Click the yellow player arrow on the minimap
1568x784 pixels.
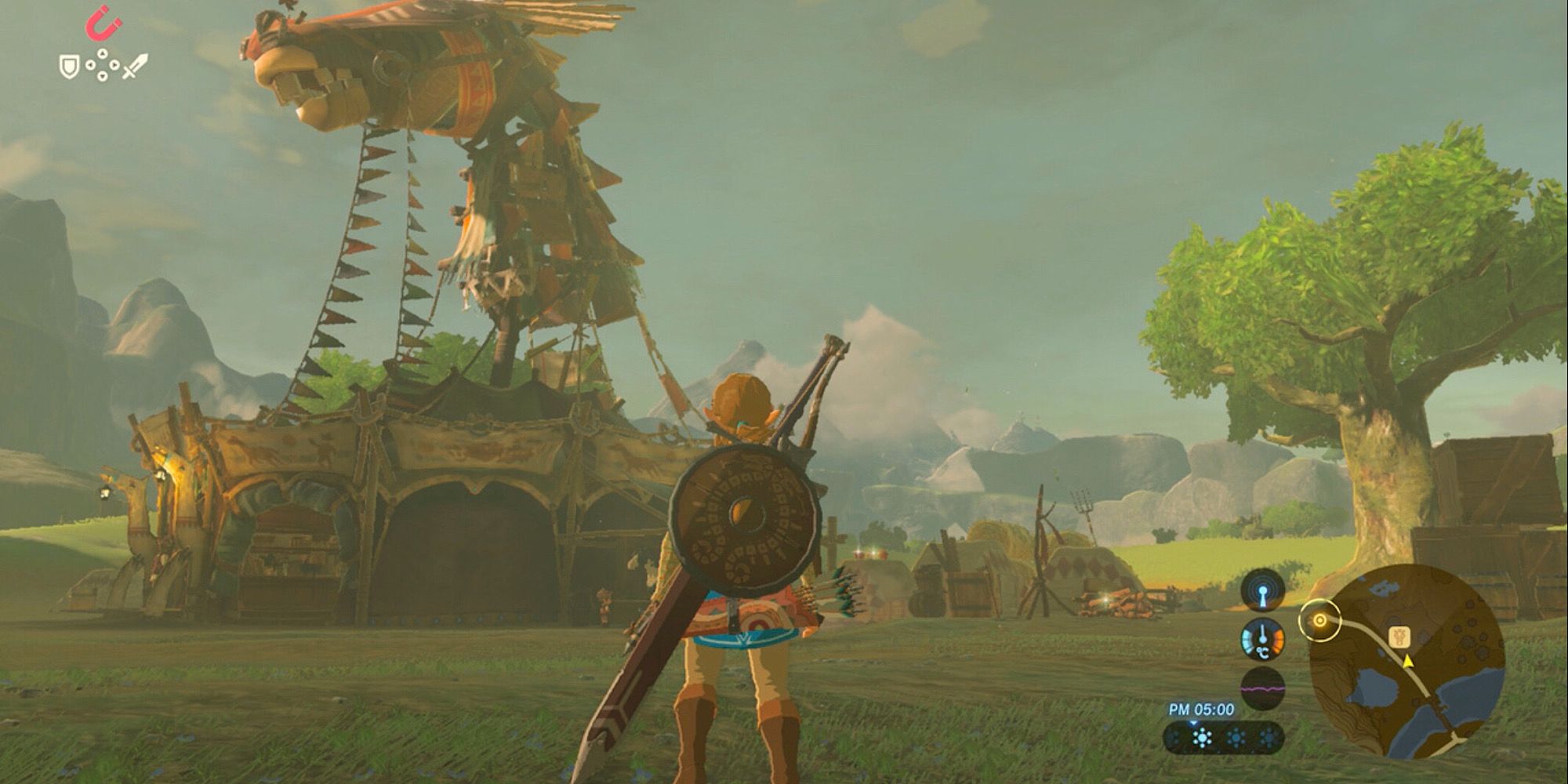tap(1408, 662)
